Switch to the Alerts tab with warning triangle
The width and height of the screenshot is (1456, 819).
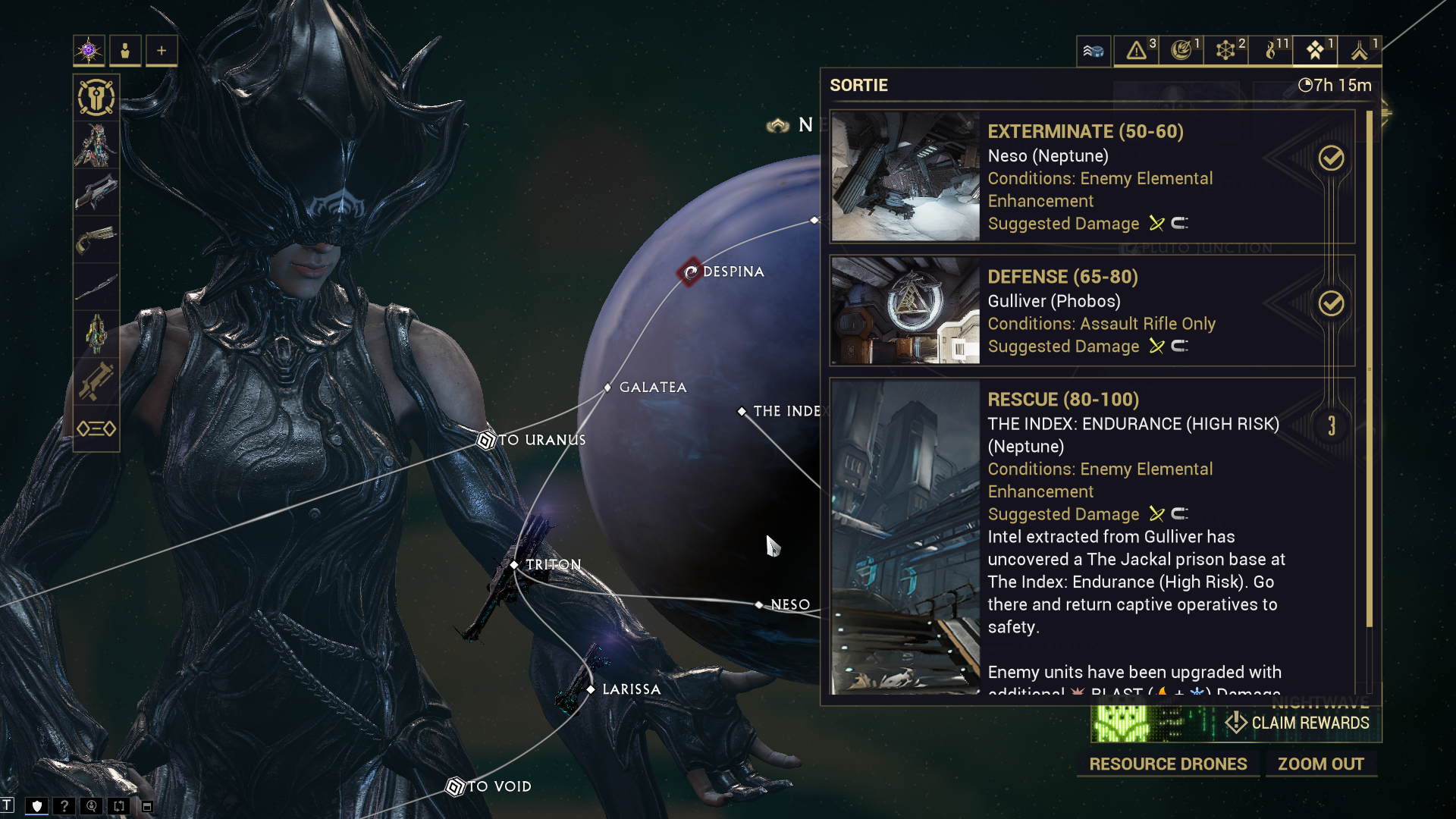(1136, 51)
